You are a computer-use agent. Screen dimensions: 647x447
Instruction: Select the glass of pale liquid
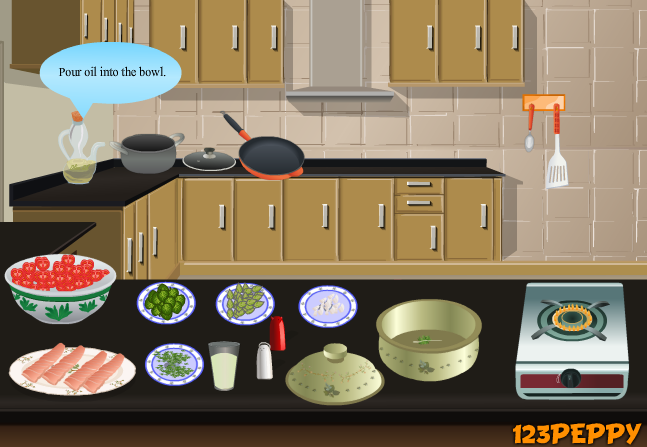[x=224, y=366]
